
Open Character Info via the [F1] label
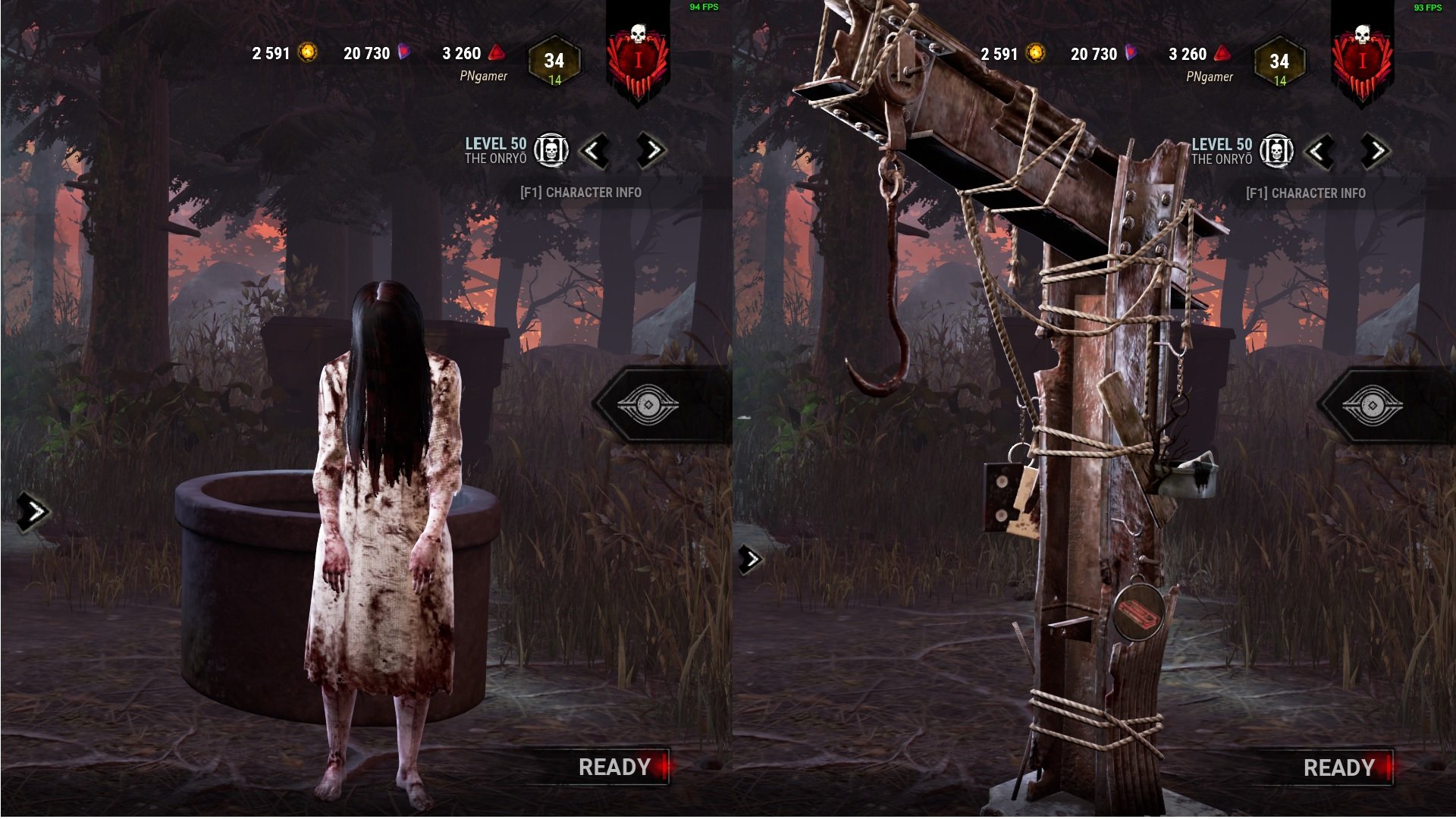579,193
